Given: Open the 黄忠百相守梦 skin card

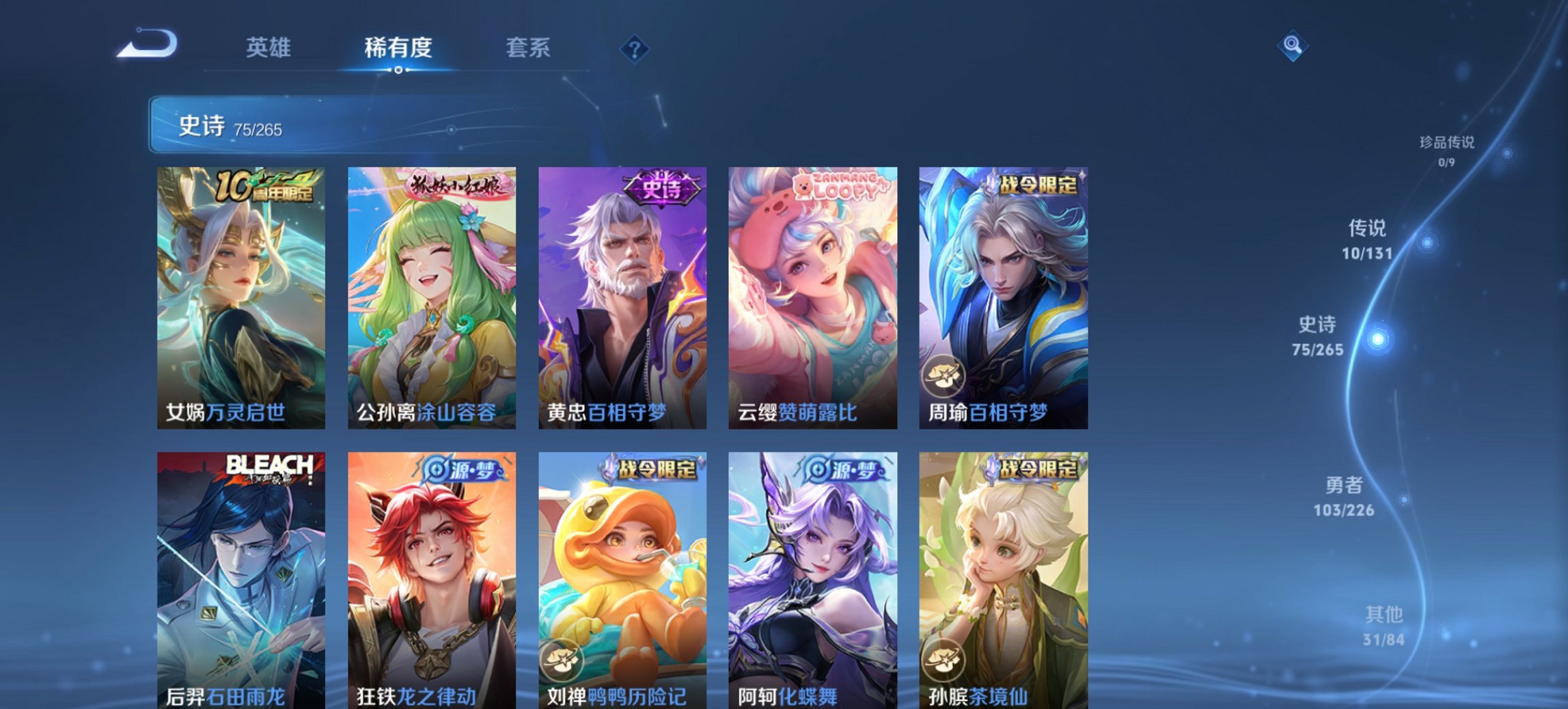Looking at the screenshot, I should coord(620,294).
